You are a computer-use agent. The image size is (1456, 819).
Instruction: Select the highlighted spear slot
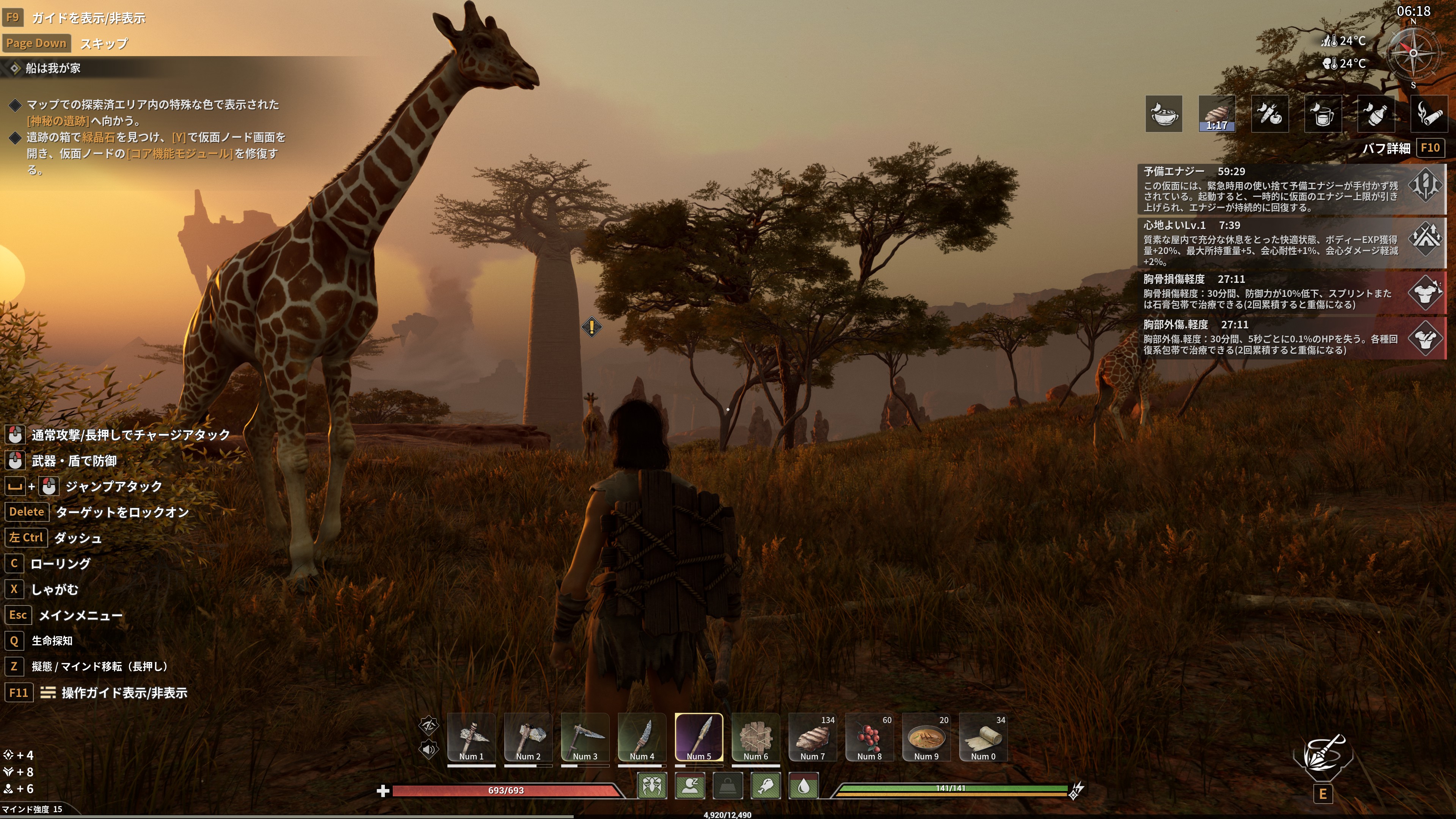tap(698, 737)
